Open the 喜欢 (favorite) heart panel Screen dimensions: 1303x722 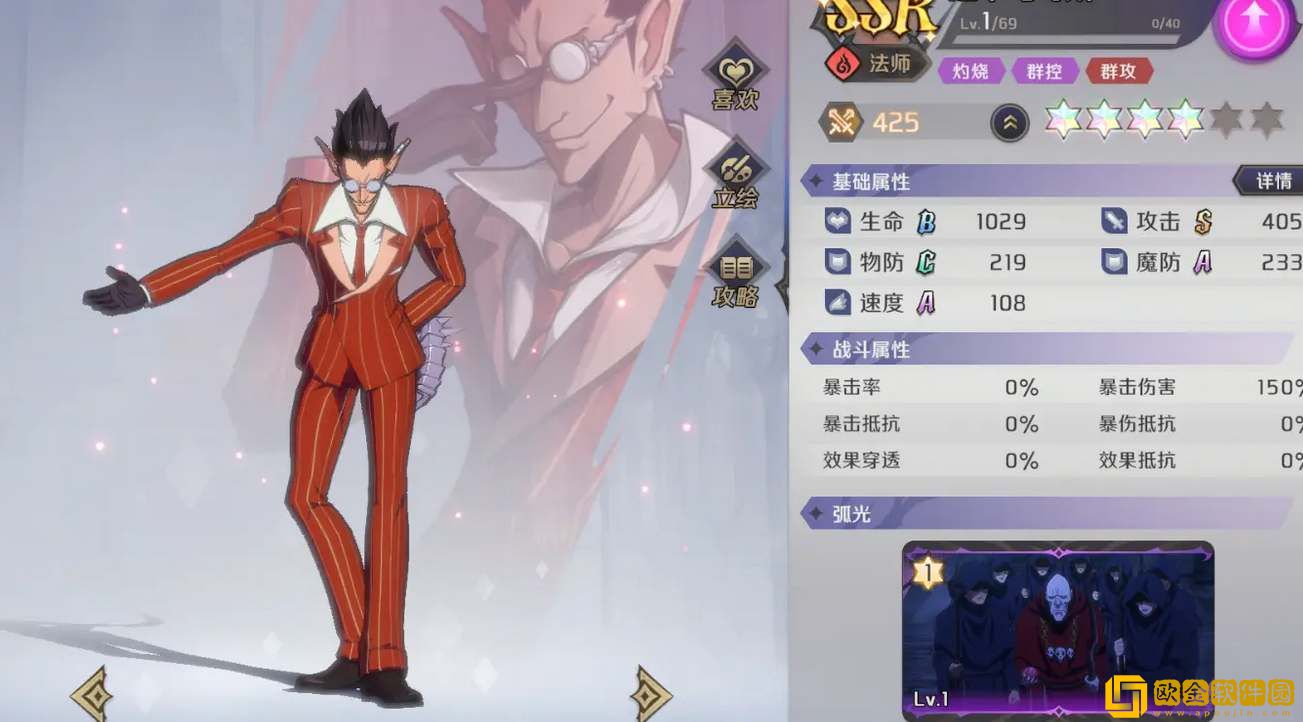[x=737, y=70]
